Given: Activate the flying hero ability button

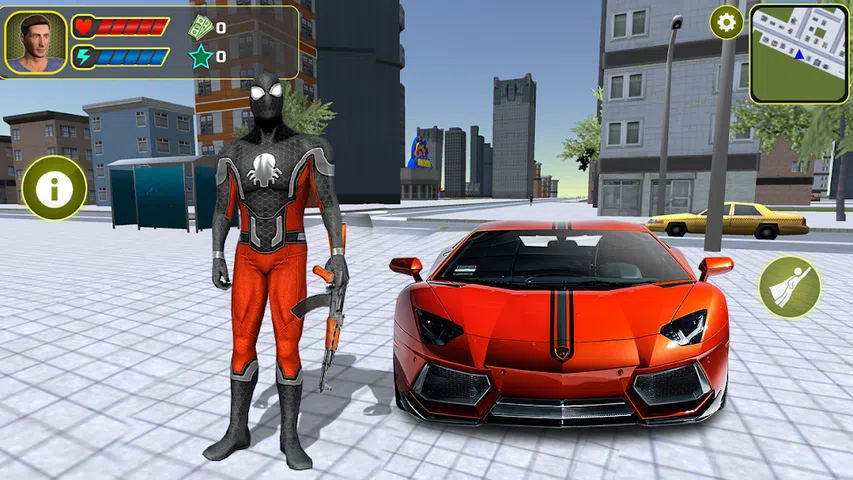Looking at the screenshot, I should 789,287.
